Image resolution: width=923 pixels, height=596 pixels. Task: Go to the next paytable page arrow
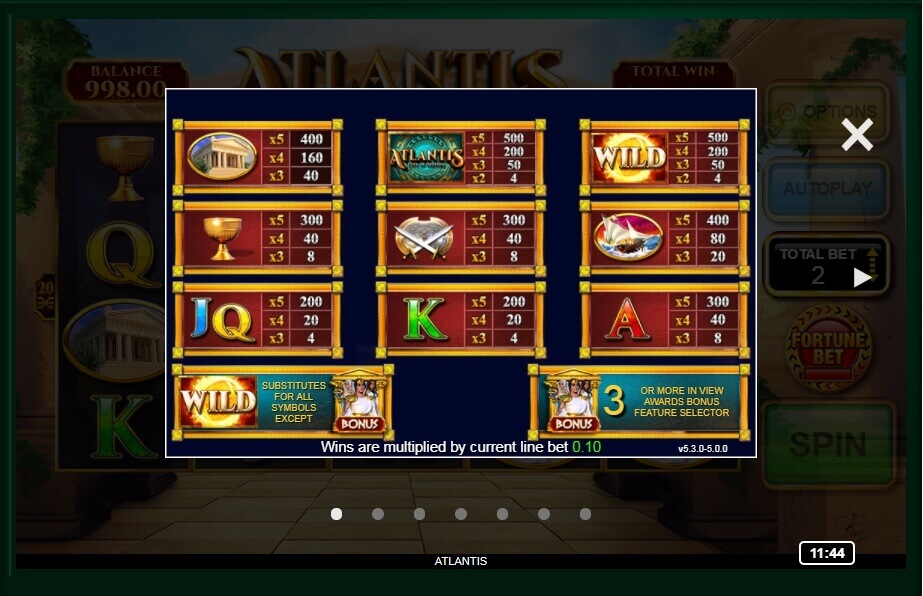coord(863,278)
